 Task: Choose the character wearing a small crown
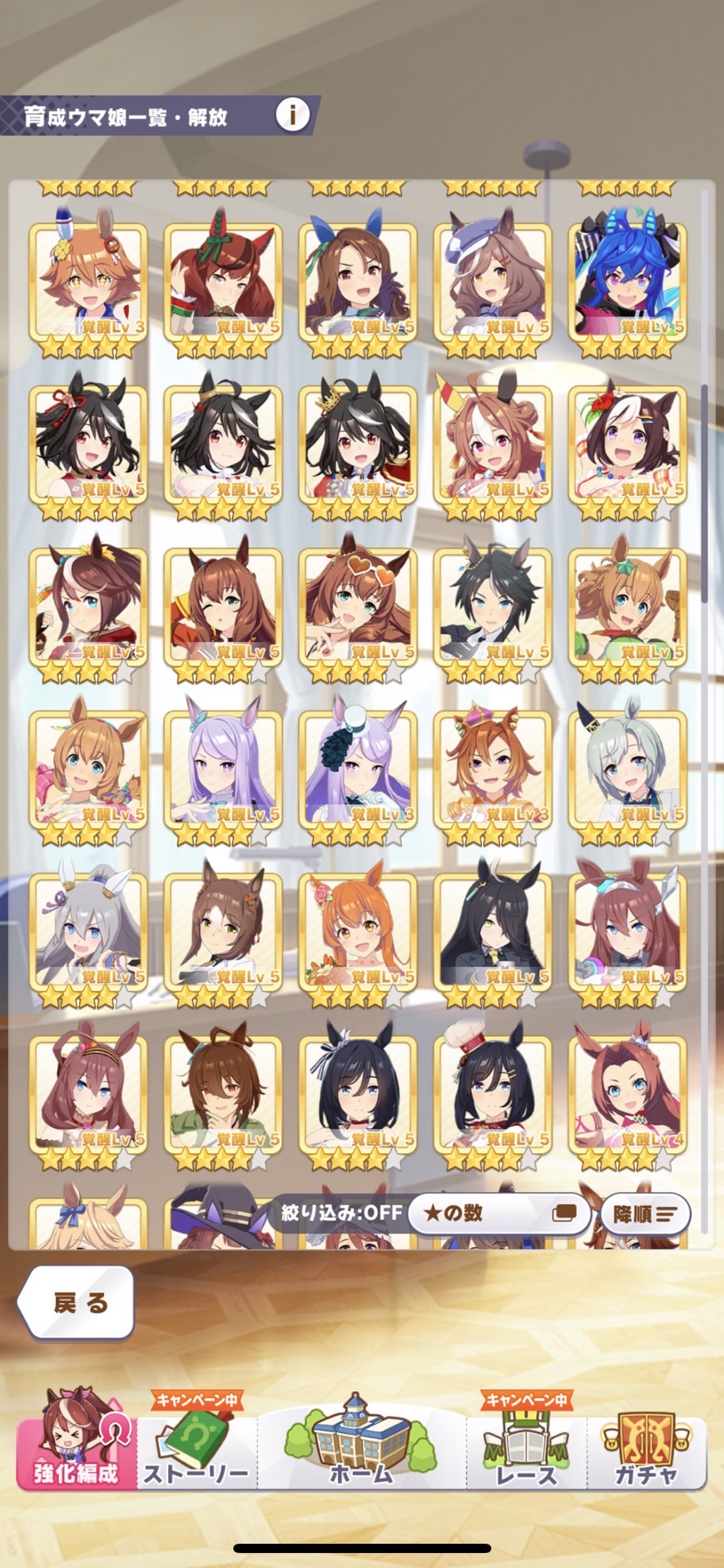coord(493,766)
